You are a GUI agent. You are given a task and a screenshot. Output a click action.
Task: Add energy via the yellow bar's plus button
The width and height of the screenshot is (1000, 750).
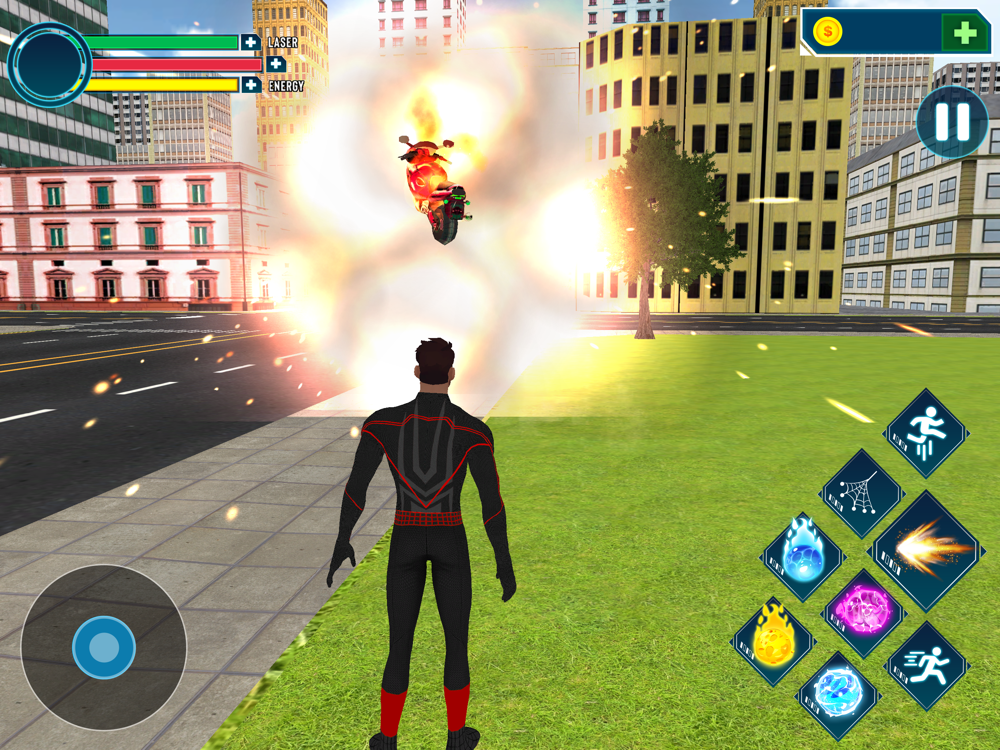[x=250, y=85]
